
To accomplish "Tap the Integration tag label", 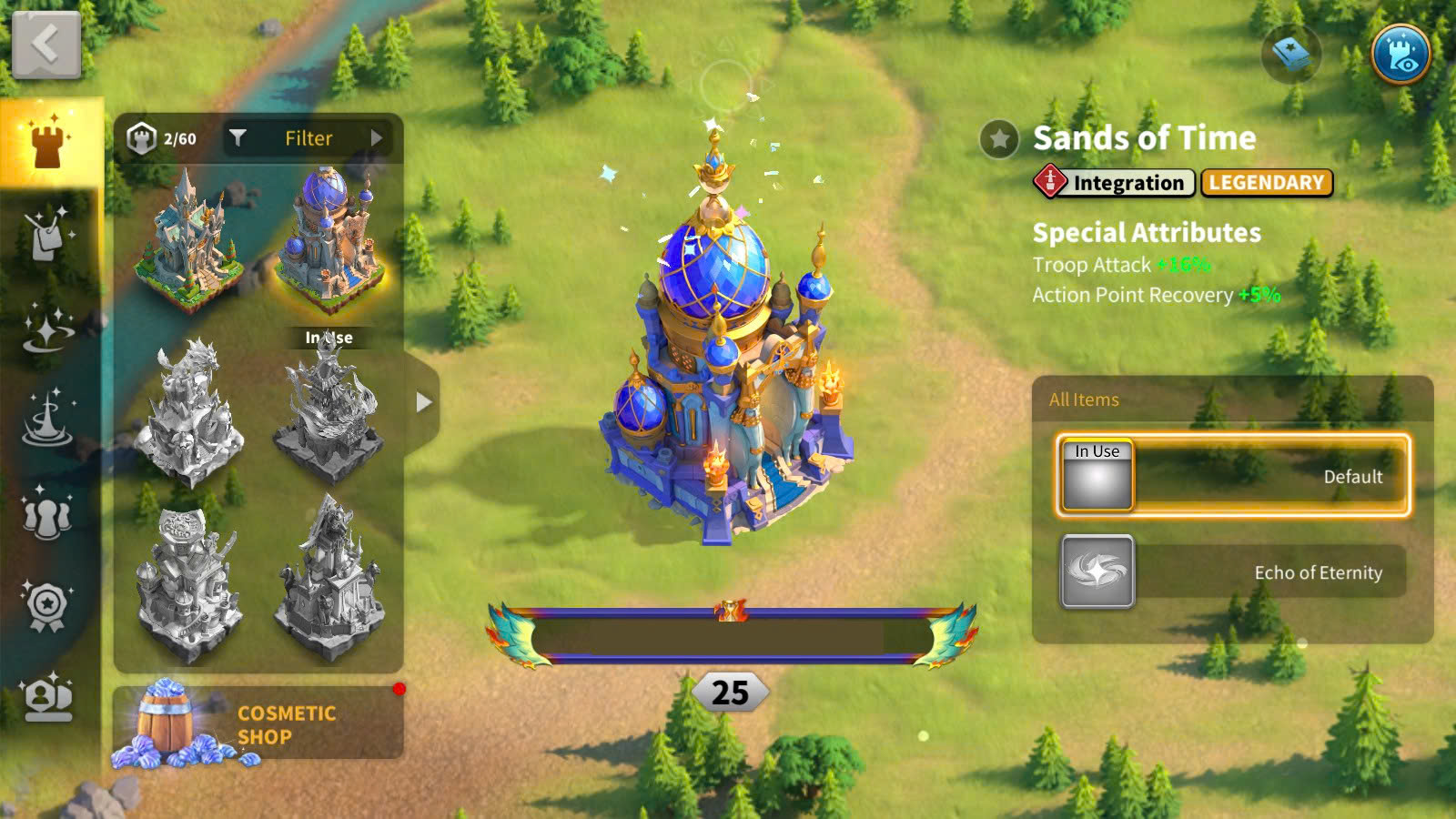I will coord(1115,183).
